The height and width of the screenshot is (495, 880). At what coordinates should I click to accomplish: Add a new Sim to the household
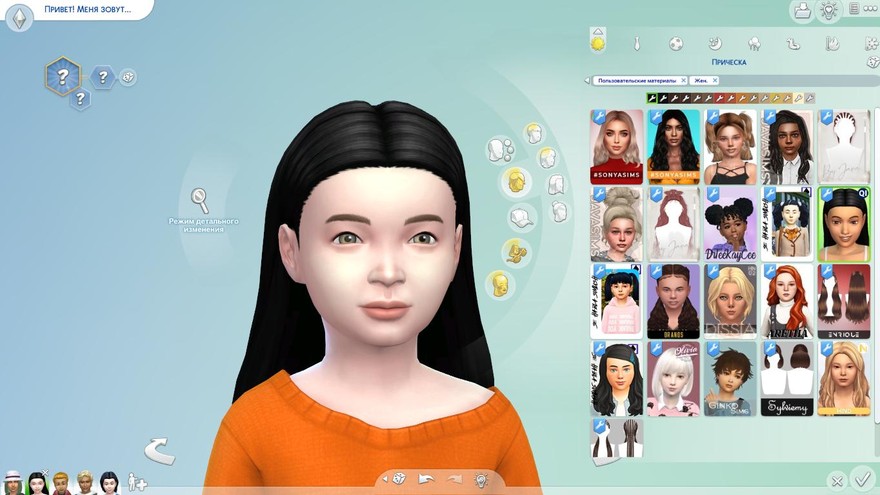pos(137,483)
